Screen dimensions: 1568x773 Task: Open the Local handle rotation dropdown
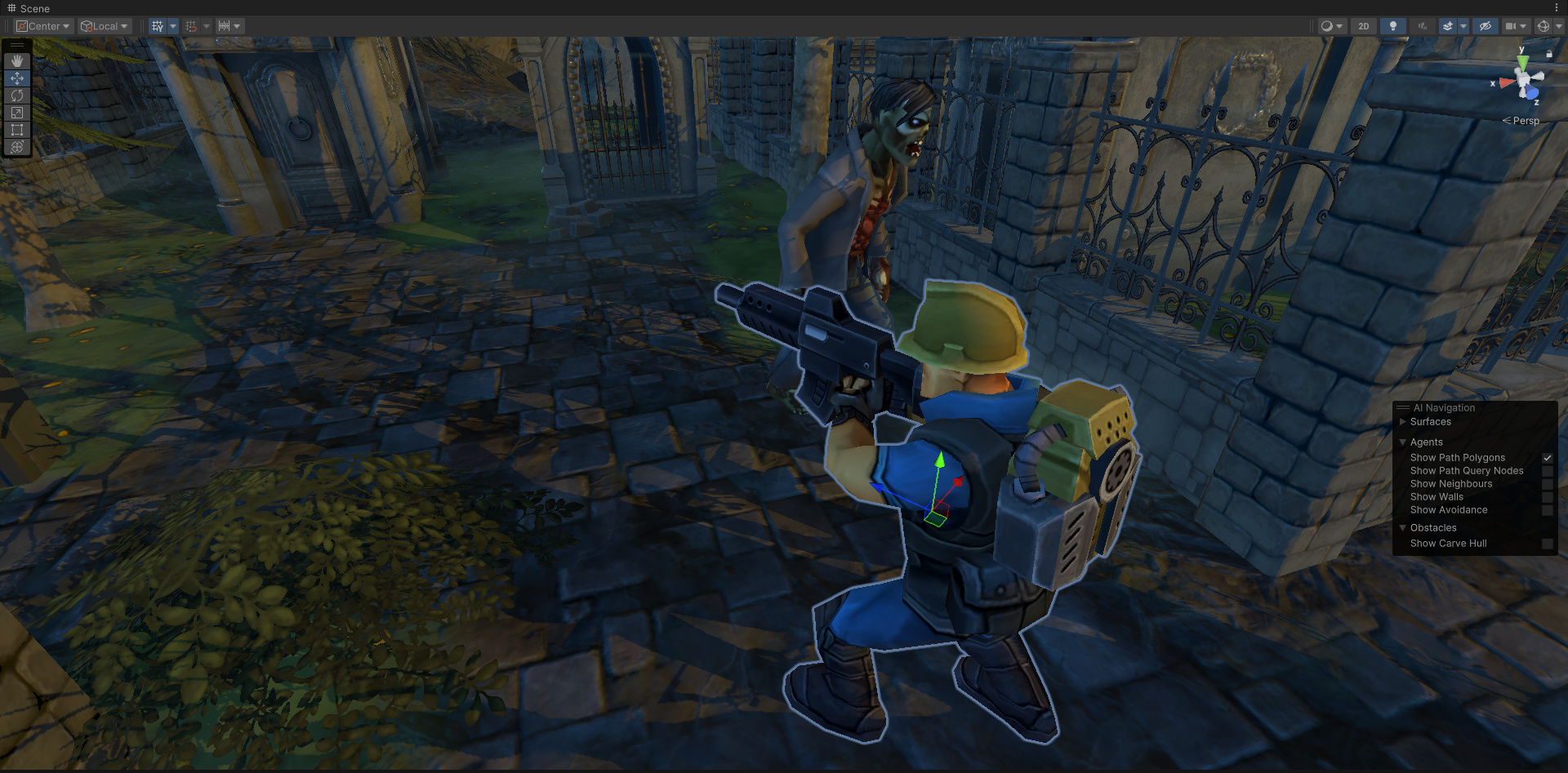click(105, 26)
